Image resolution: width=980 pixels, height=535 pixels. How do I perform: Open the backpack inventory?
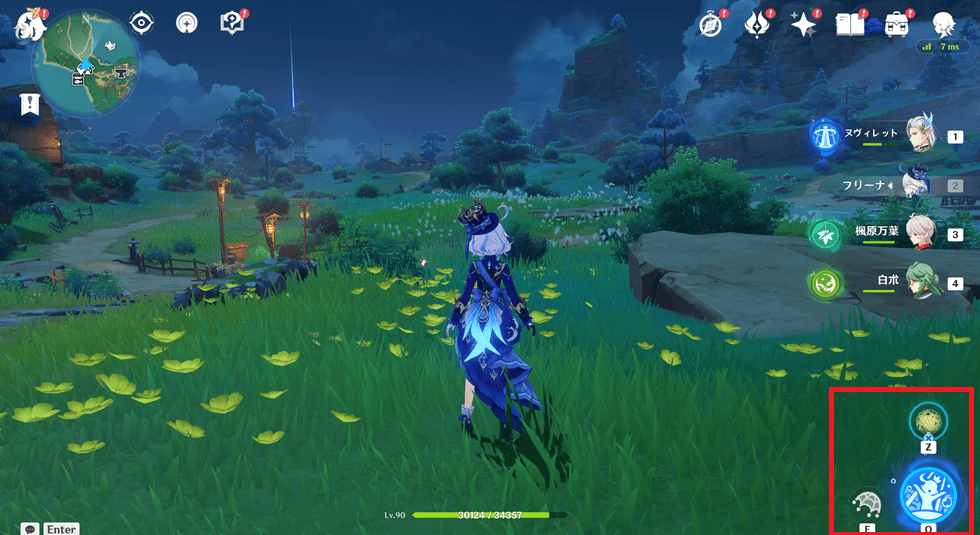click(x=896, y=24)
